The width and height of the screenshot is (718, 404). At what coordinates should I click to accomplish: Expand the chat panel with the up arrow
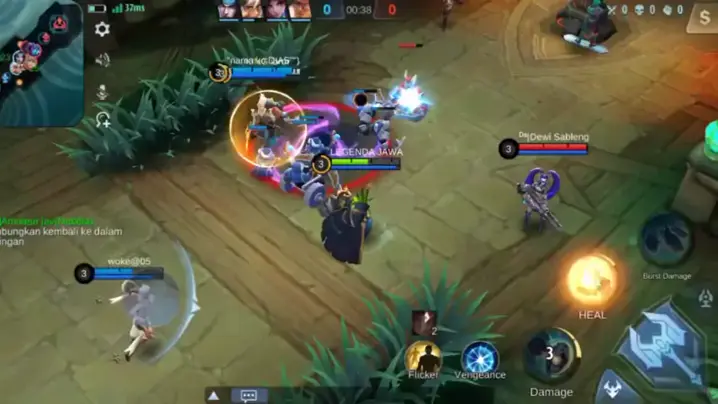[x=213, y=395]
